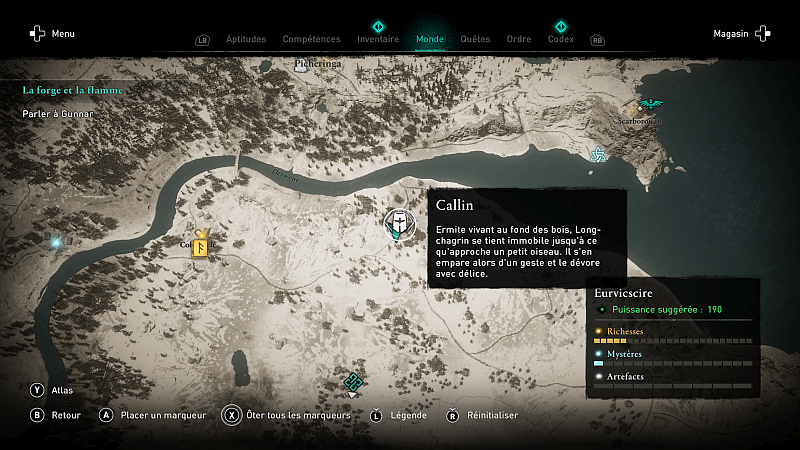Click the yellow rune quest marker
This screenshot has width=800, height=450.
200,243
